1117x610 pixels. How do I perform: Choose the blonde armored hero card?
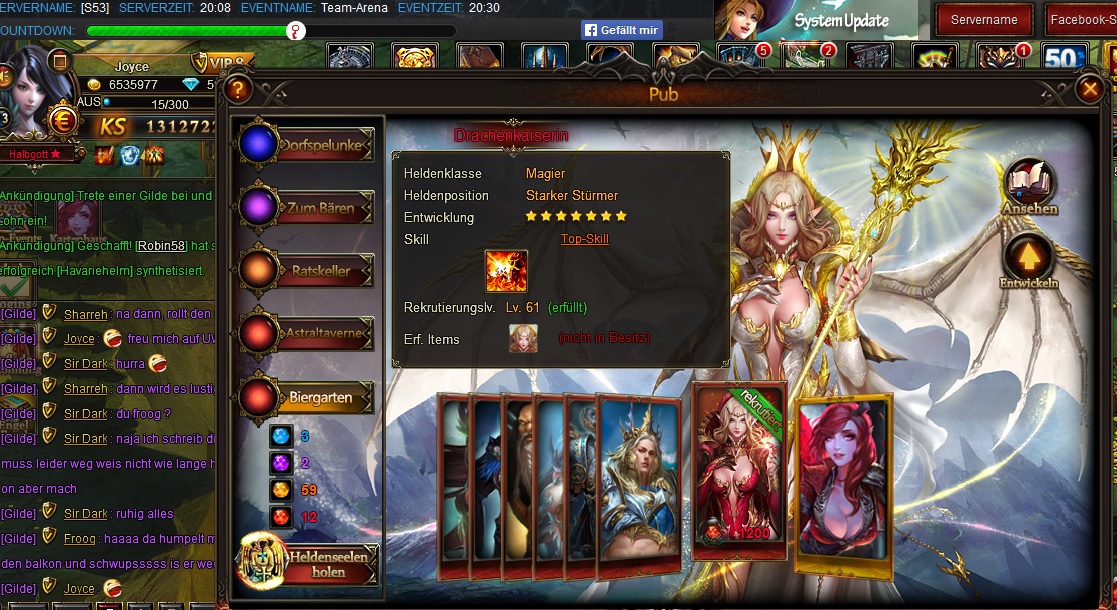[640, 485]
